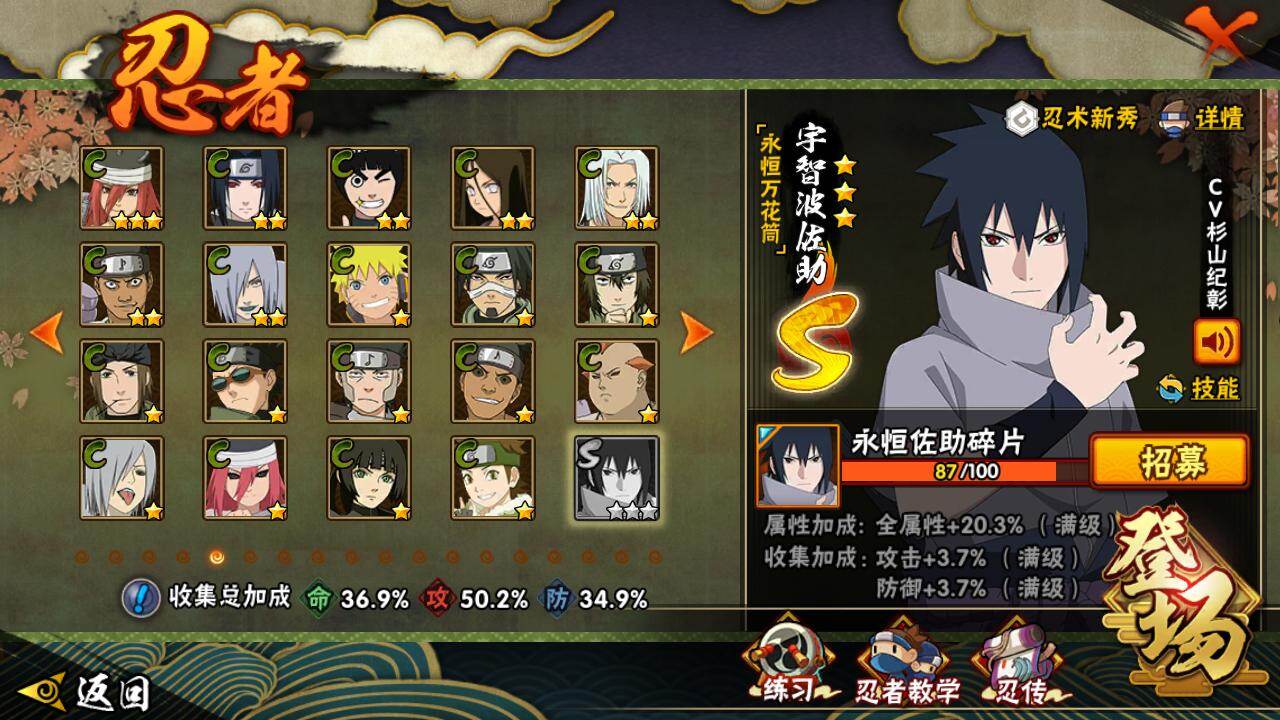1280x720 pixels.
Task: Play the voice sample speaker button
Action: [x=1216, y=342]
